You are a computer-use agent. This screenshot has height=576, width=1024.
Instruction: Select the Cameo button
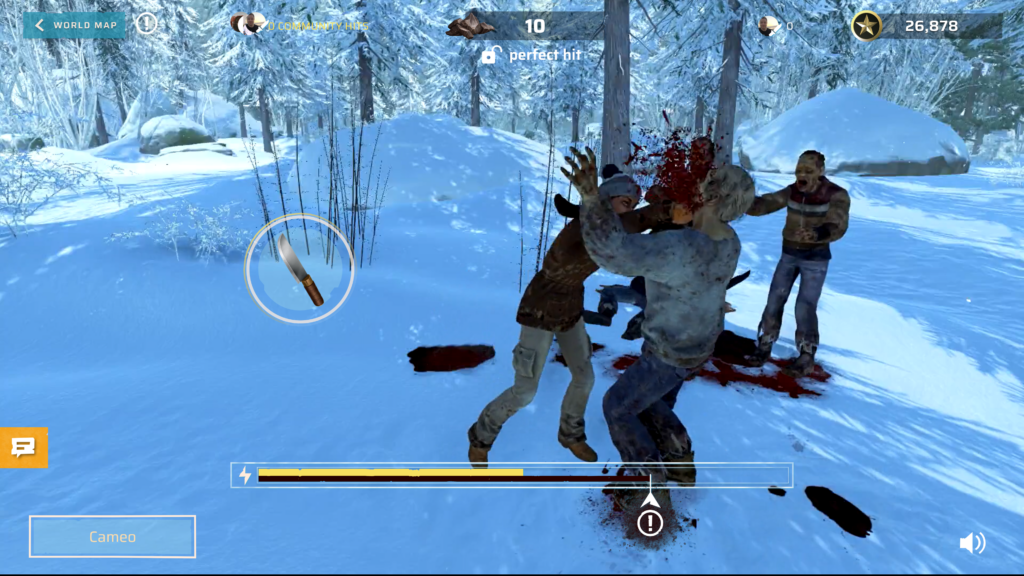point(112,537)
